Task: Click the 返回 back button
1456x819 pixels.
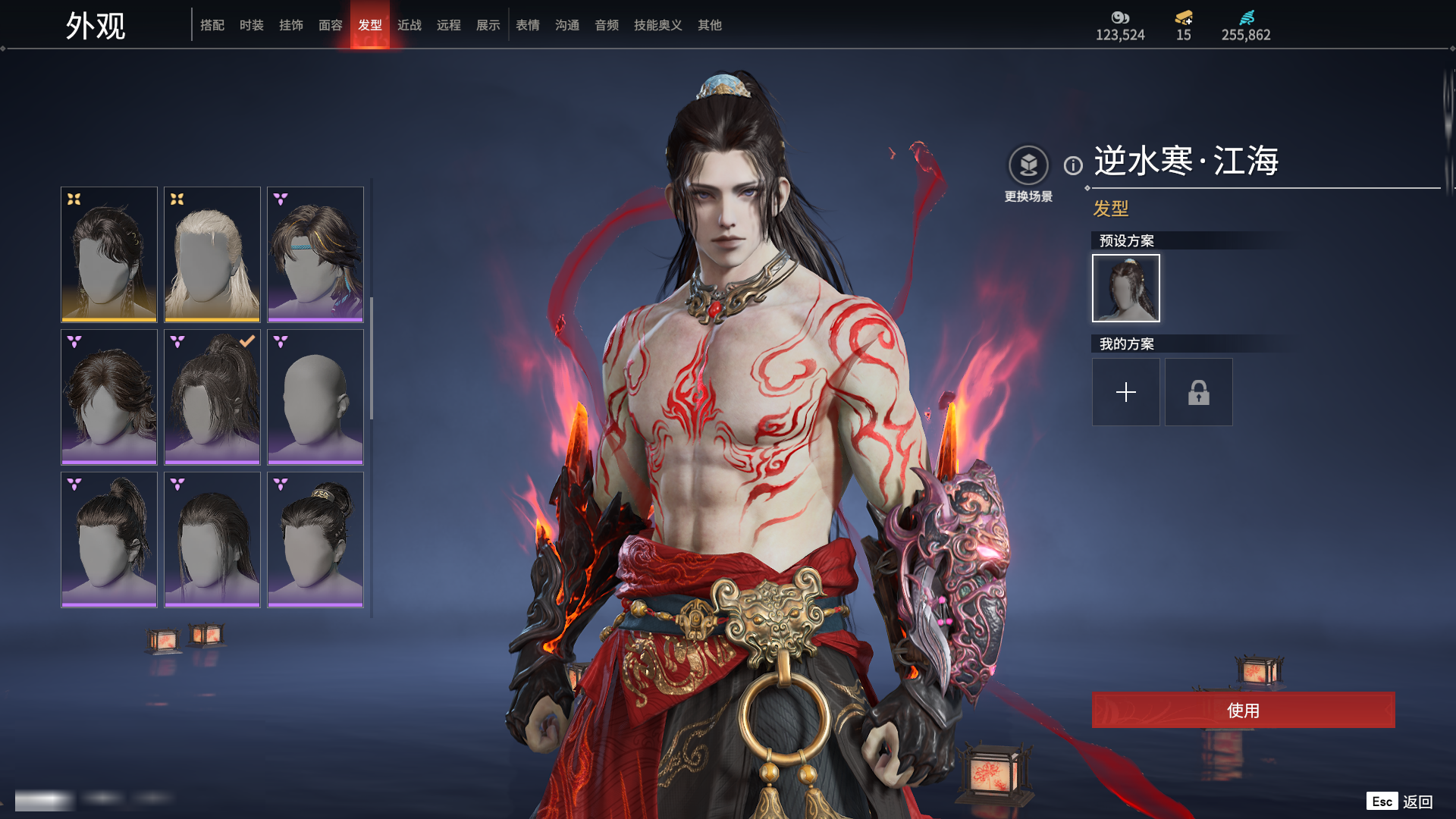Action: [x=1417, y=802]
